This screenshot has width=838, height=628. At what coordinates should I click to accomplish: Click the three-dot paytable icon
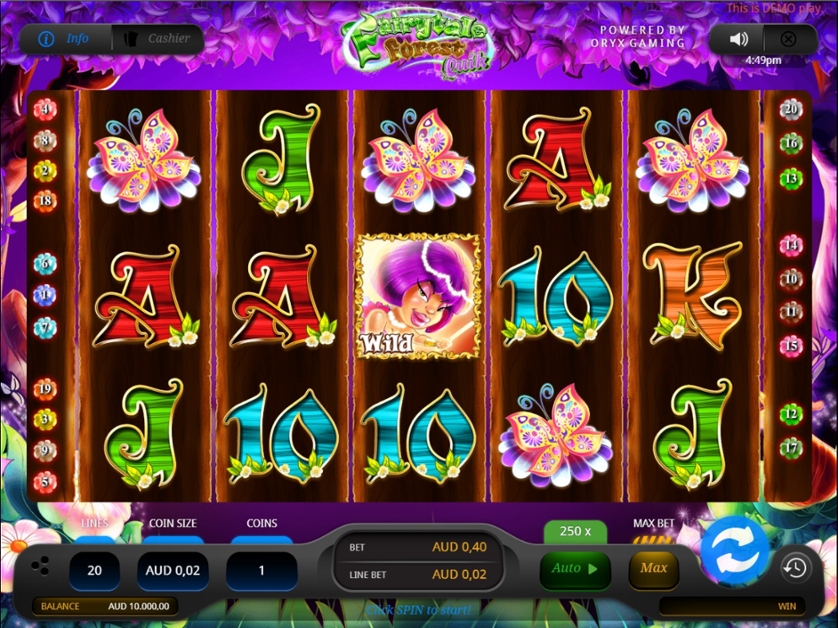coord(40,566)
